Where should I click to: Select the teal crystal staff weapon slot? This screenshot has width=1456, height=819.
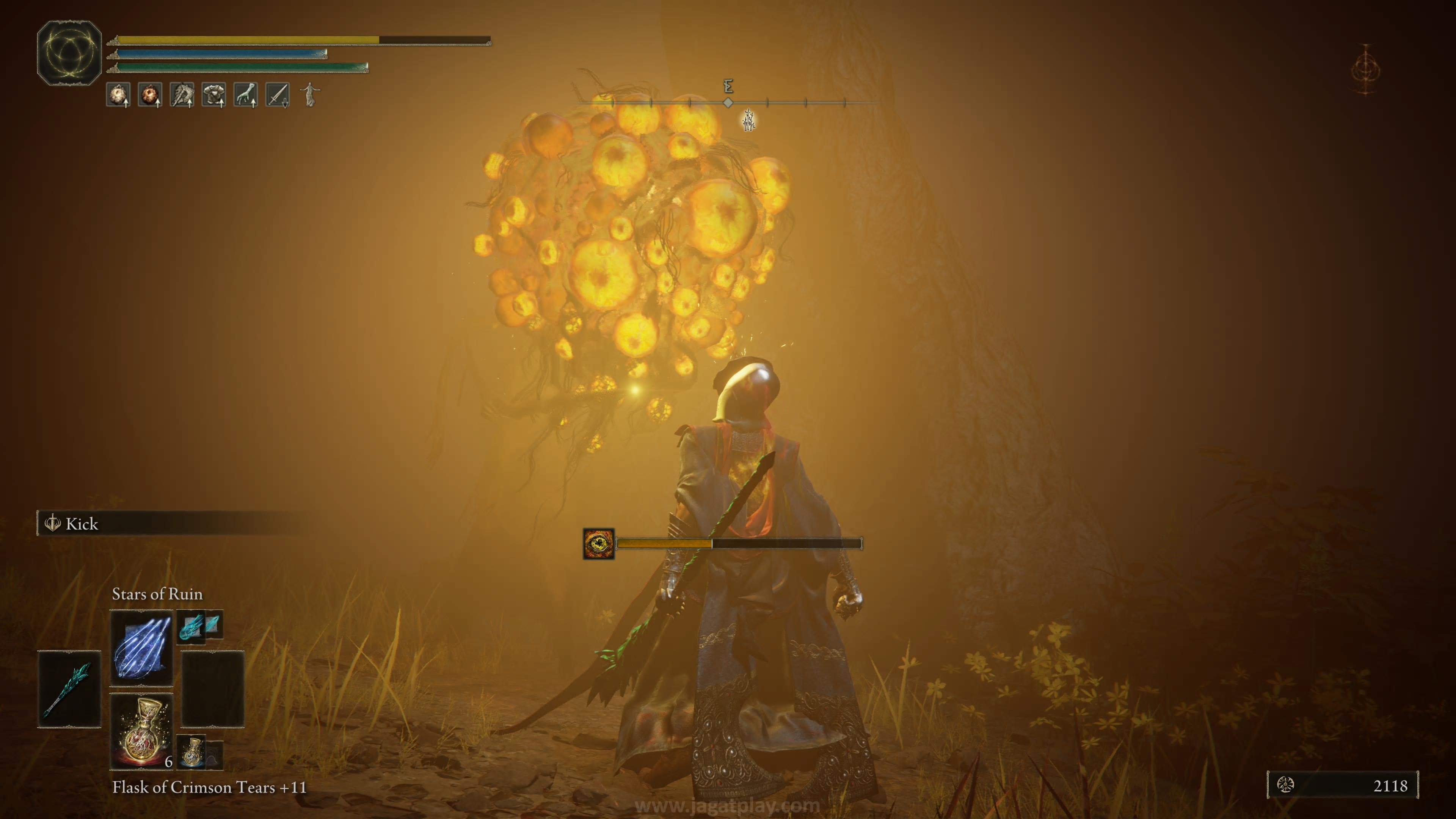click(69, 689)
